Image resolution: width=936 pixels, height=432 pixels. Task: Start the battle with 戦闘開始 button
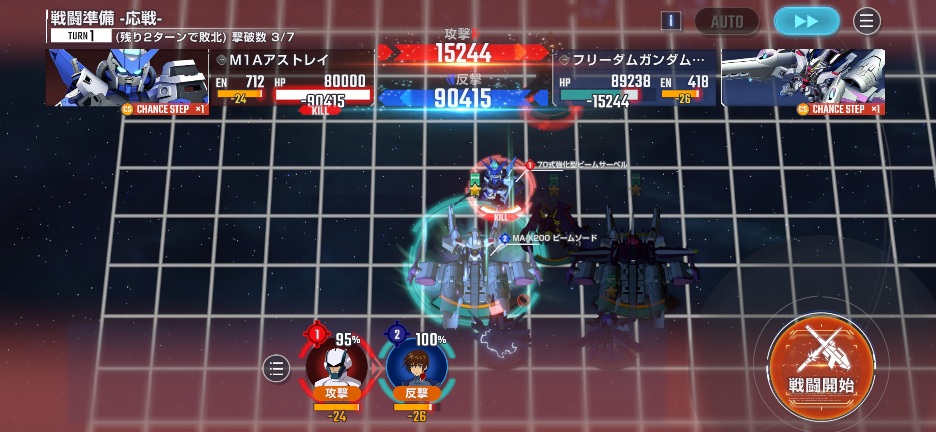(x=821, y=362)
